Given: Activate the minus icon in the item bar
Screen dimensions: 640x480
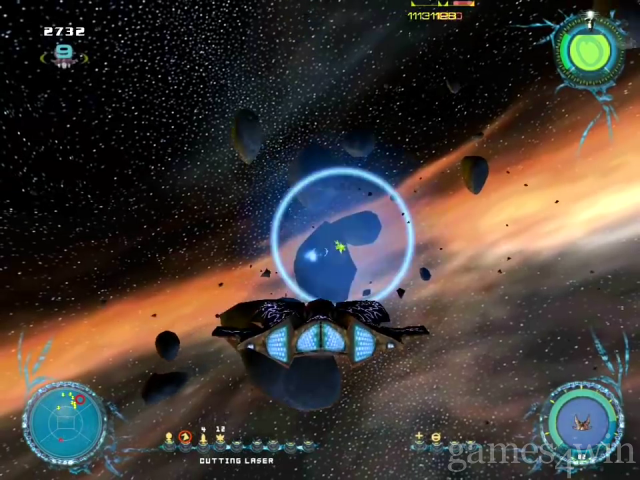Looking at the screenshot, I should tap(435, 437).
